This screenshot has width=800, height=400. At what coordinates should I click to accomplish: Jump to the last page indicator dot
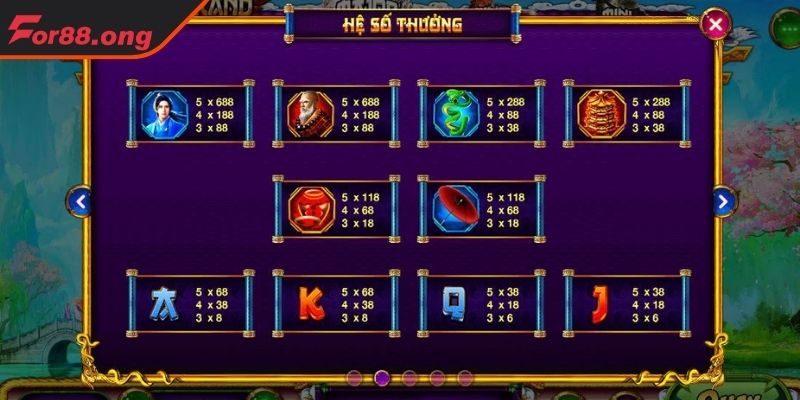(x=465, y=378)
